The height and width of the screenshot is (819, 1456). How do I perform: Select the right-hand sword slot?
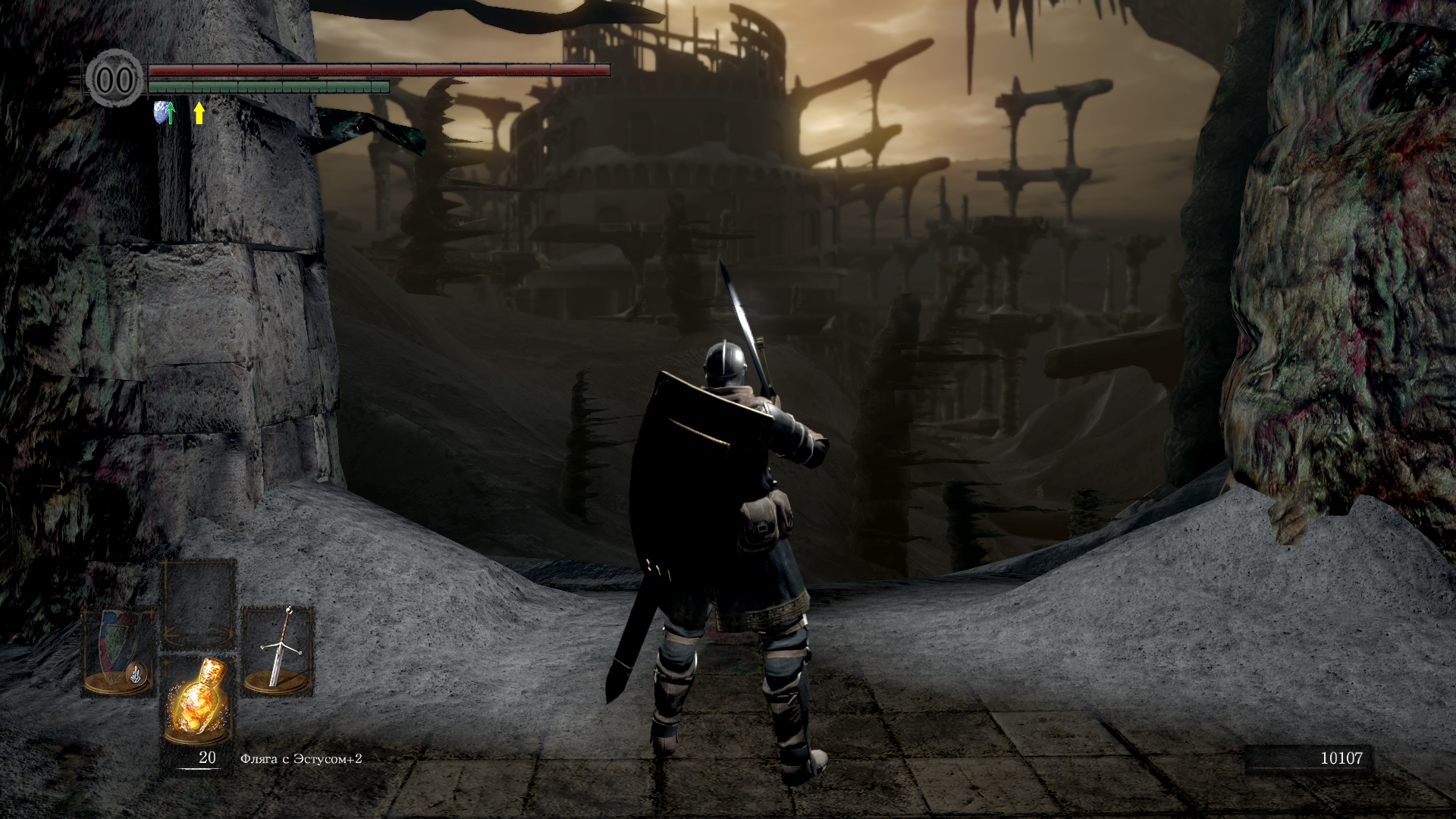278,651
